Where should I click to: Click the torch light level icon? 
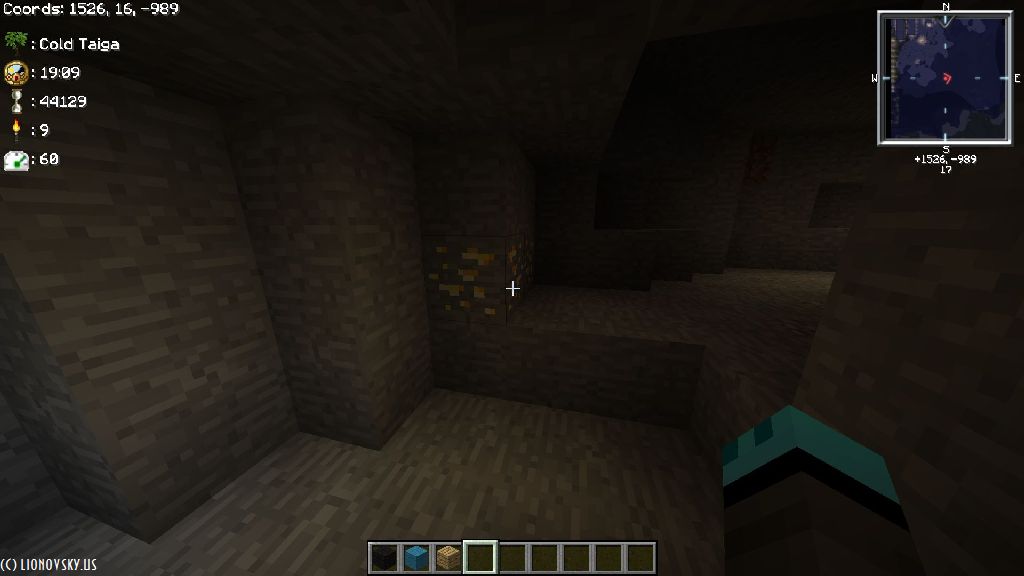point(15,129)
